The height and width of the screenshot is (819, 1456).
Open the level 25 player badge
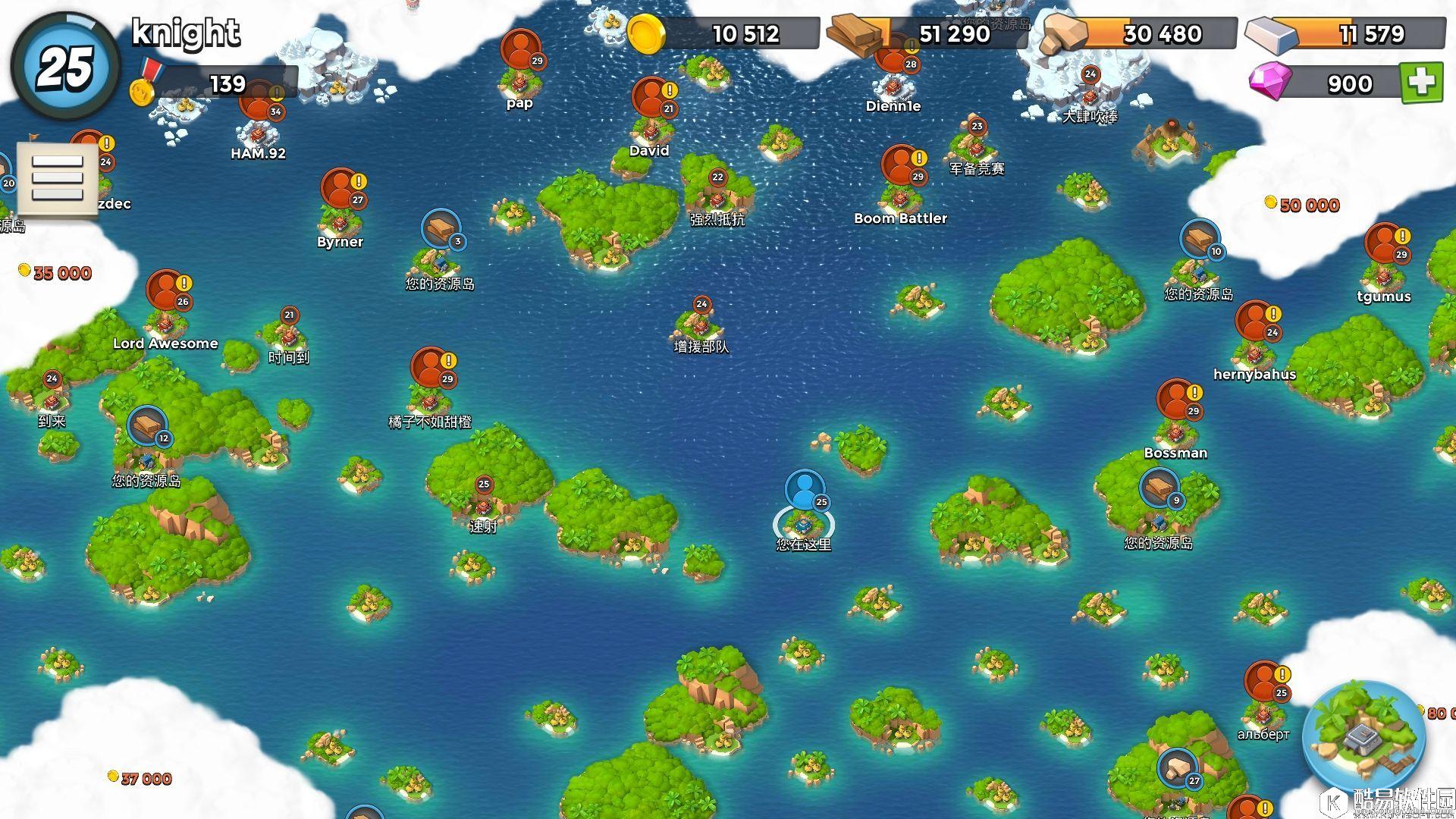(x=65, y=67)
